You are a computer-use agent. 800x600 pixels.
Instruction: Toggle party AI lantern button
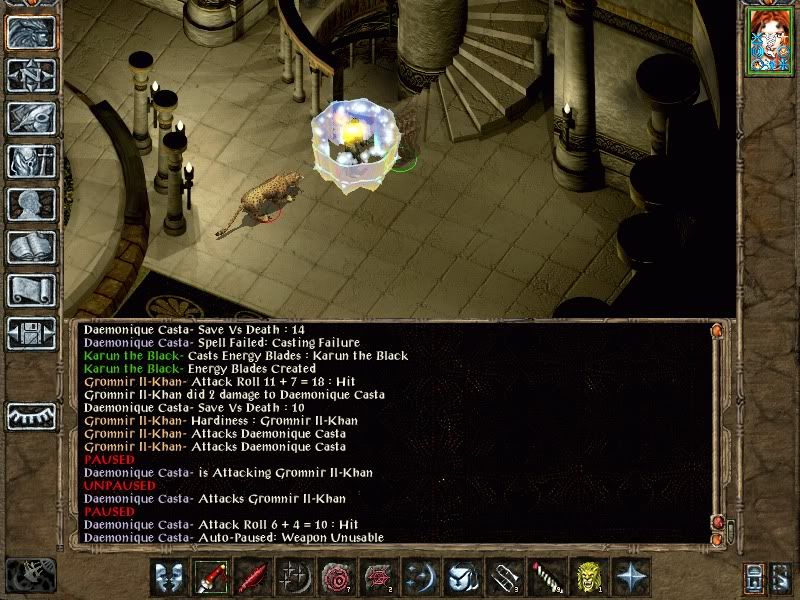[755, 578]
